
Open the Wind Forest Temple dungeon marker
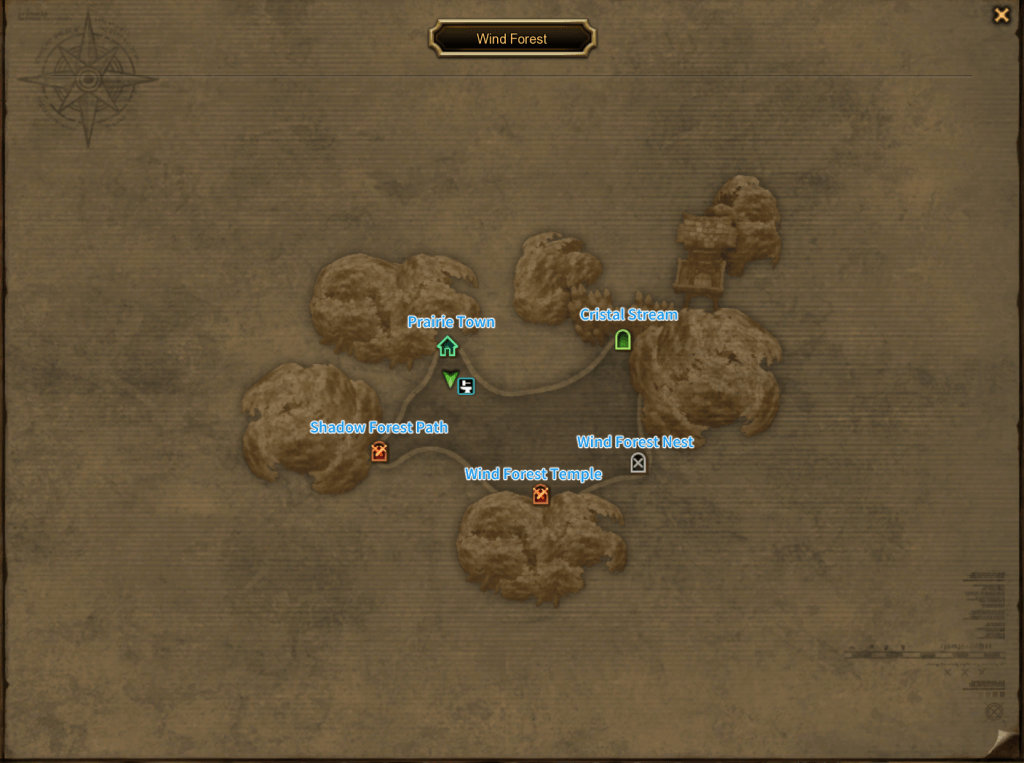[x=541, y=495]
